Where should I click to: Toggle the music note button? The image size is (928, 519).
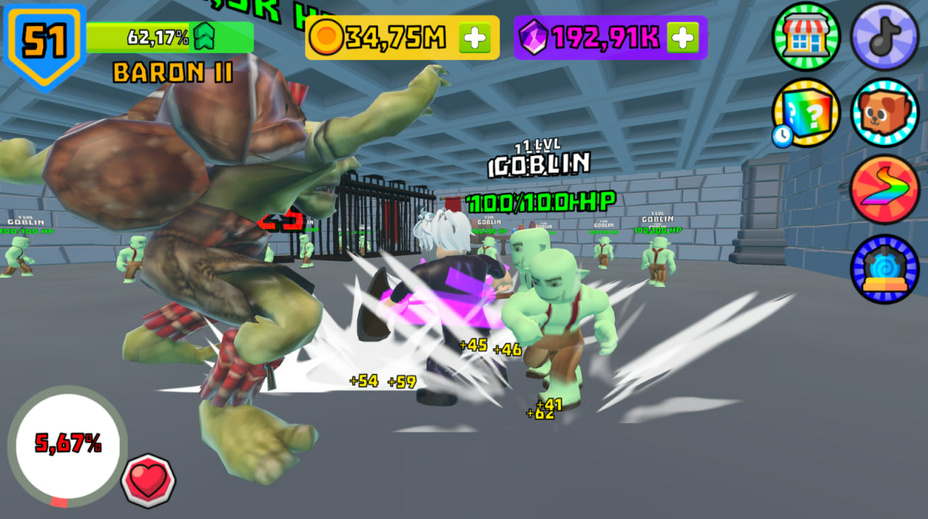point(884,36)
